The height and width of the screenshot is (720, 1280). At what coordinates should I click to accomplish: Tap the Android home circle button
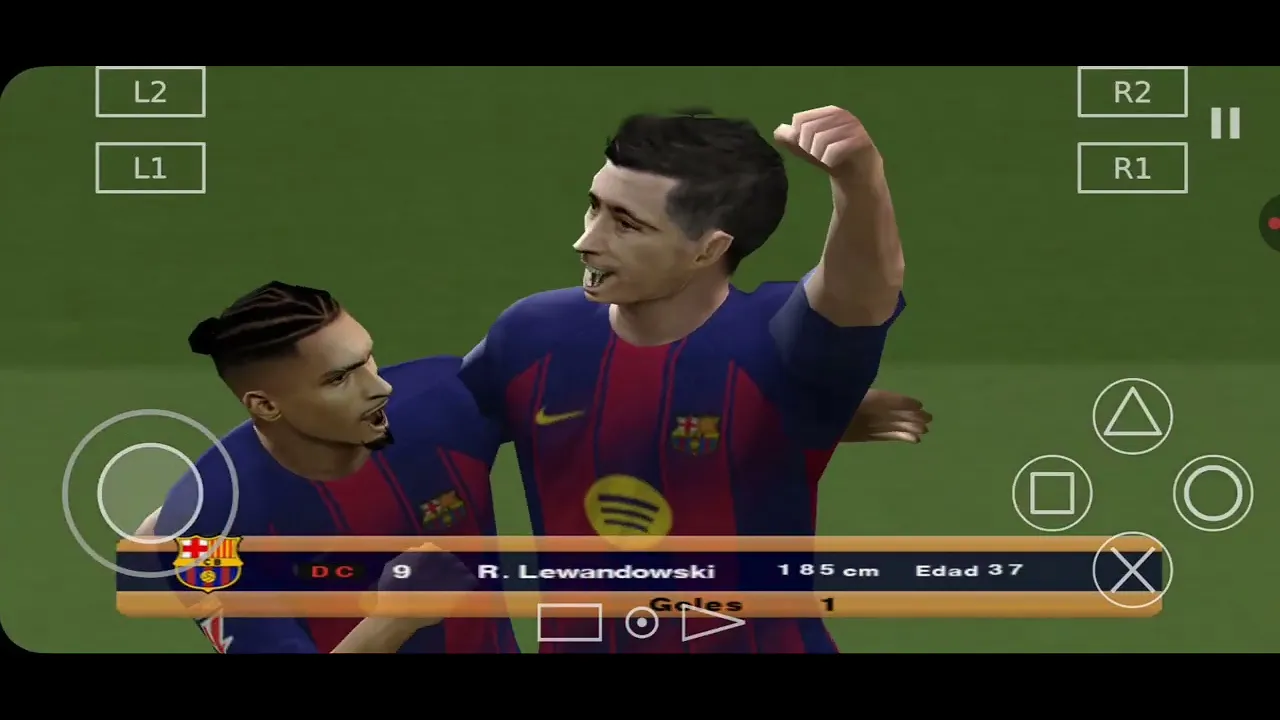tap(641, 623)
